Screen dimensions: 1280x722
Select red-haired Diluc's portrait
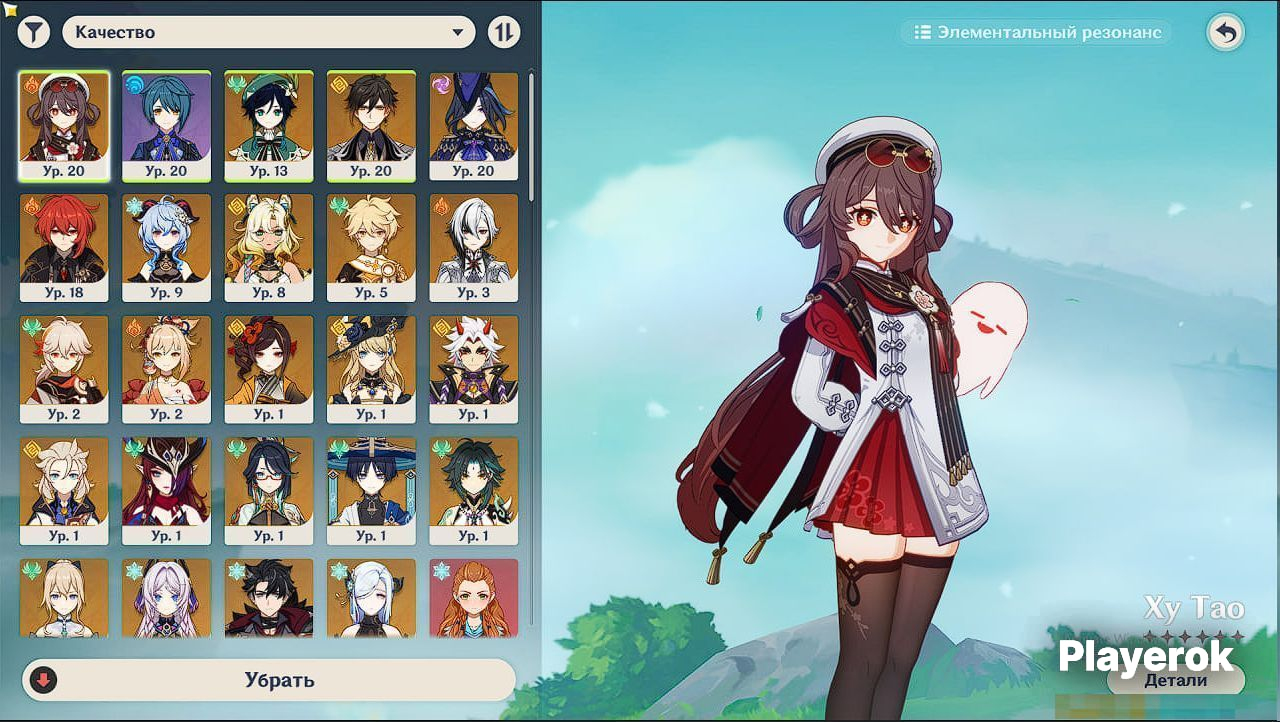click(x=64, y=247)
